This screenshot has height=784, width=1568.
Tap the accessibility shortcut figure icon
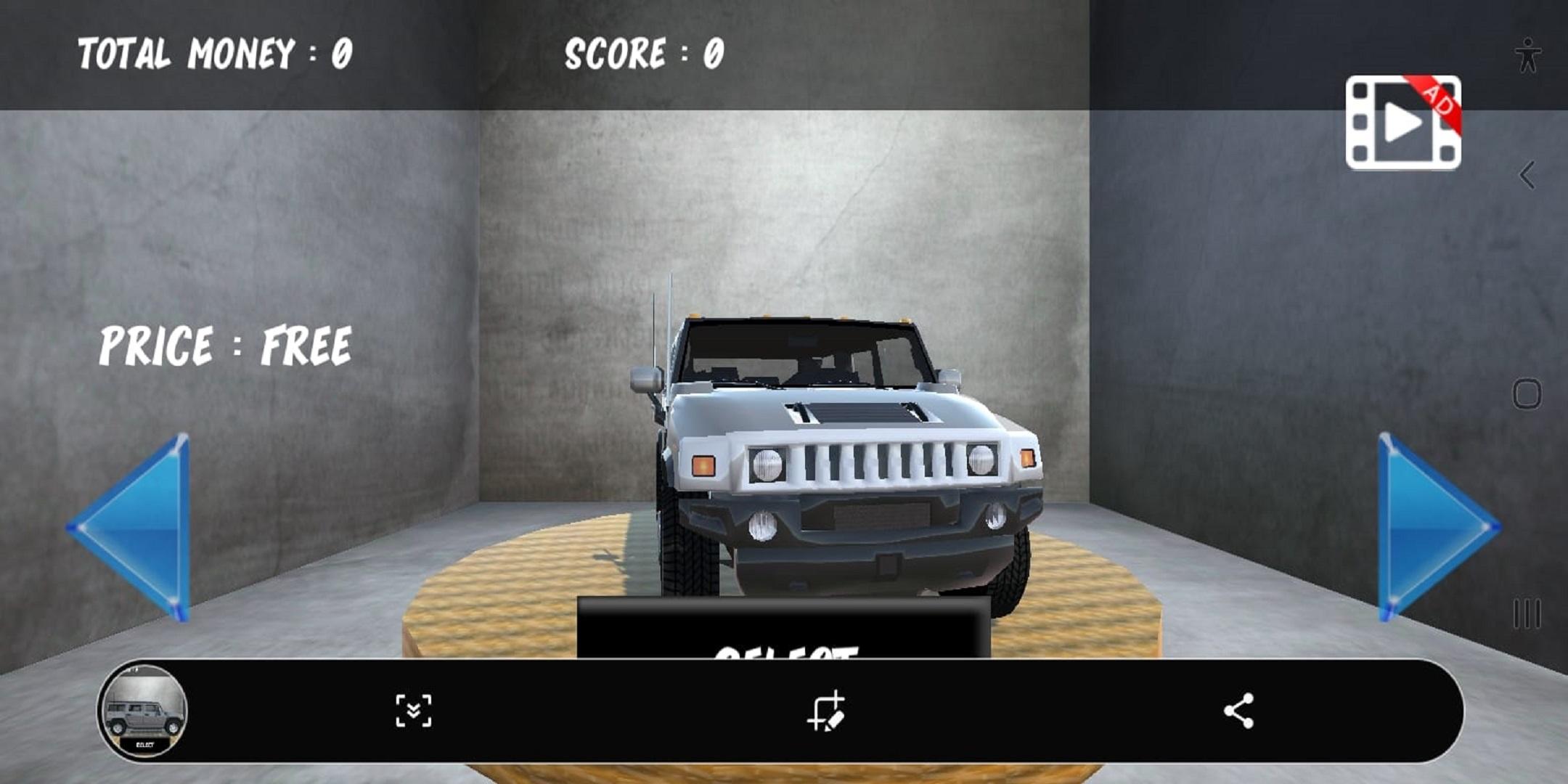[x=1528, y=54]
